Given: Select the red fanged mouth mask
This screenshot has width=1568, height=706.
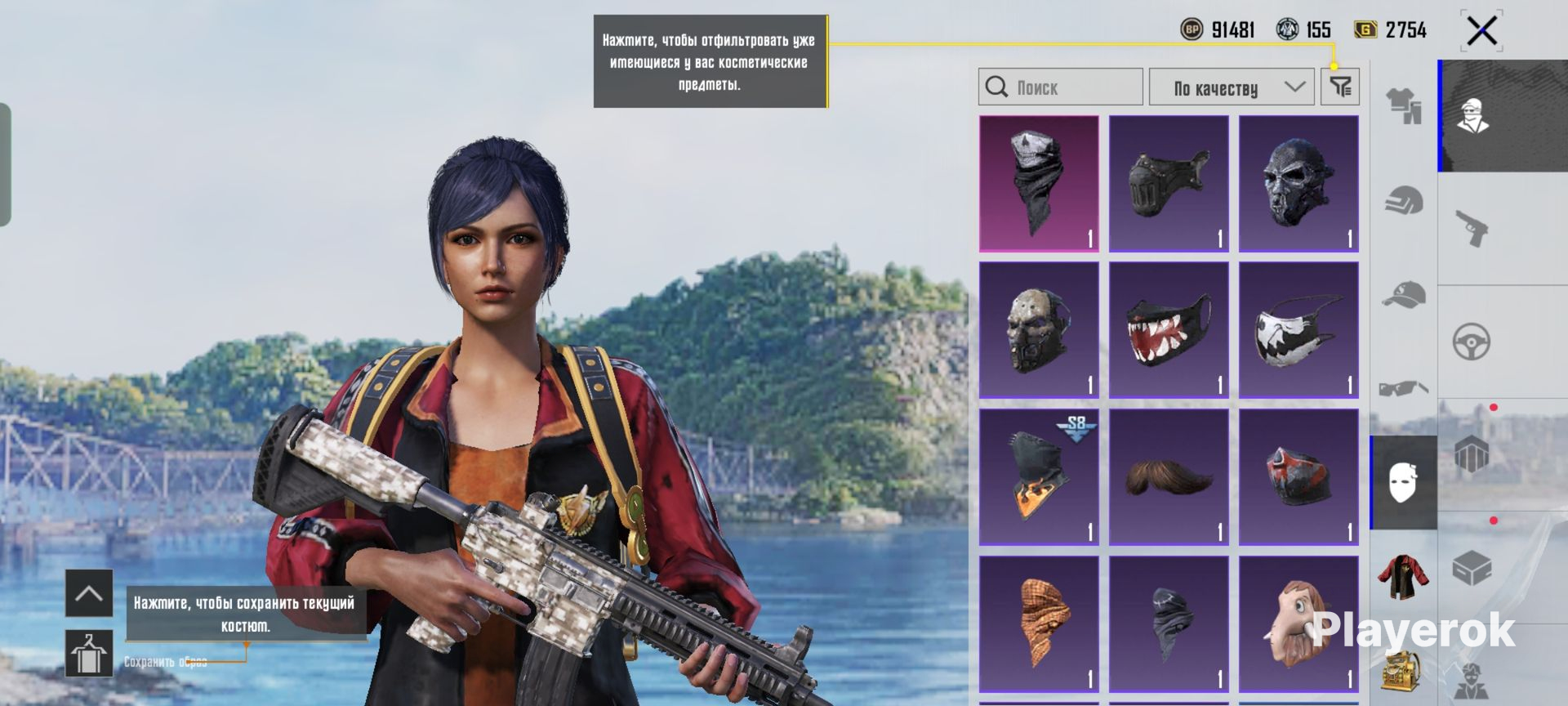Looking at the screenshot, I should tap(1169, 330).
